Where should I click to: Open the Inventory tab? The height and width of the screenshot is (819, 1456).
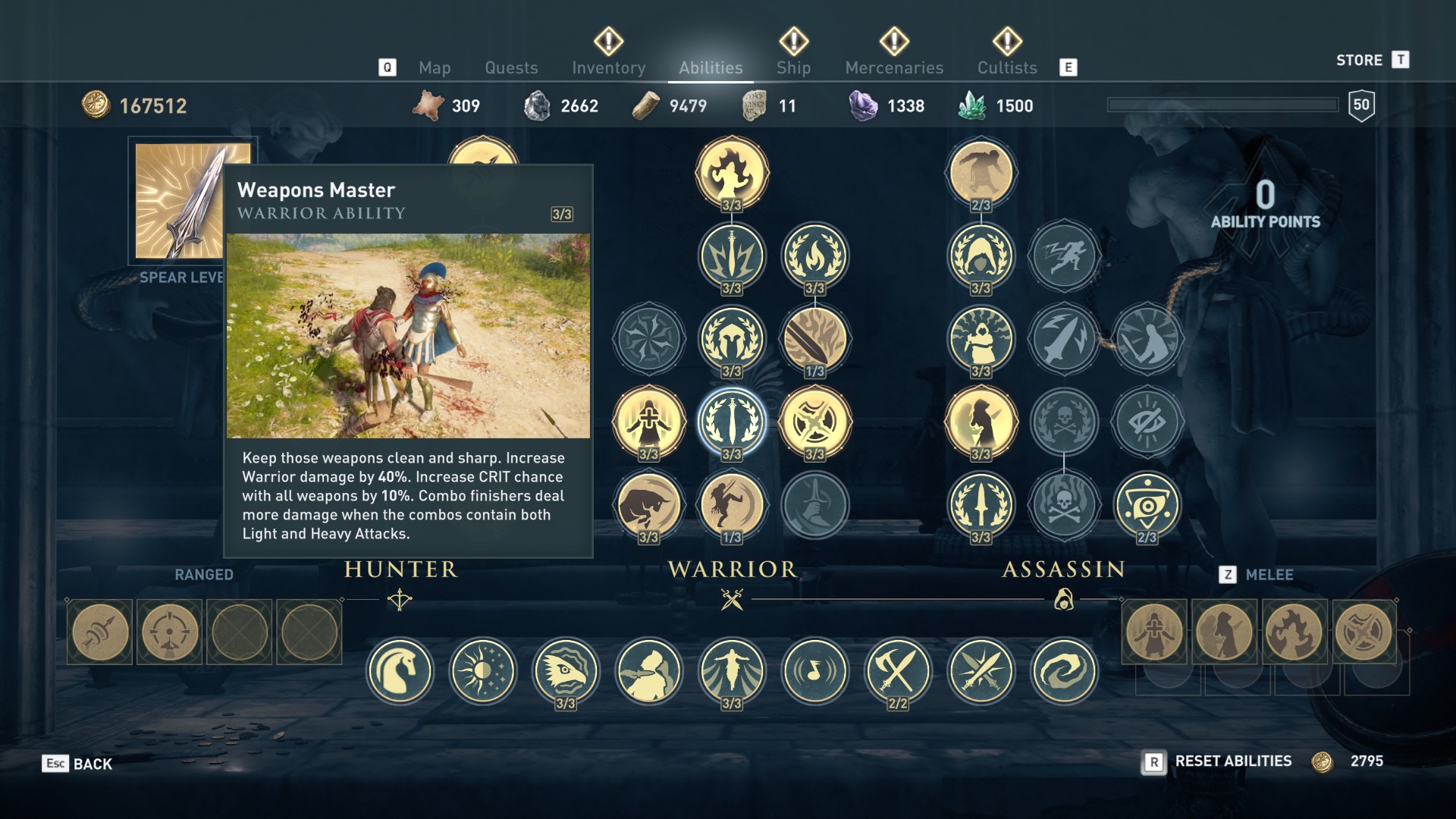click(608, 67)
